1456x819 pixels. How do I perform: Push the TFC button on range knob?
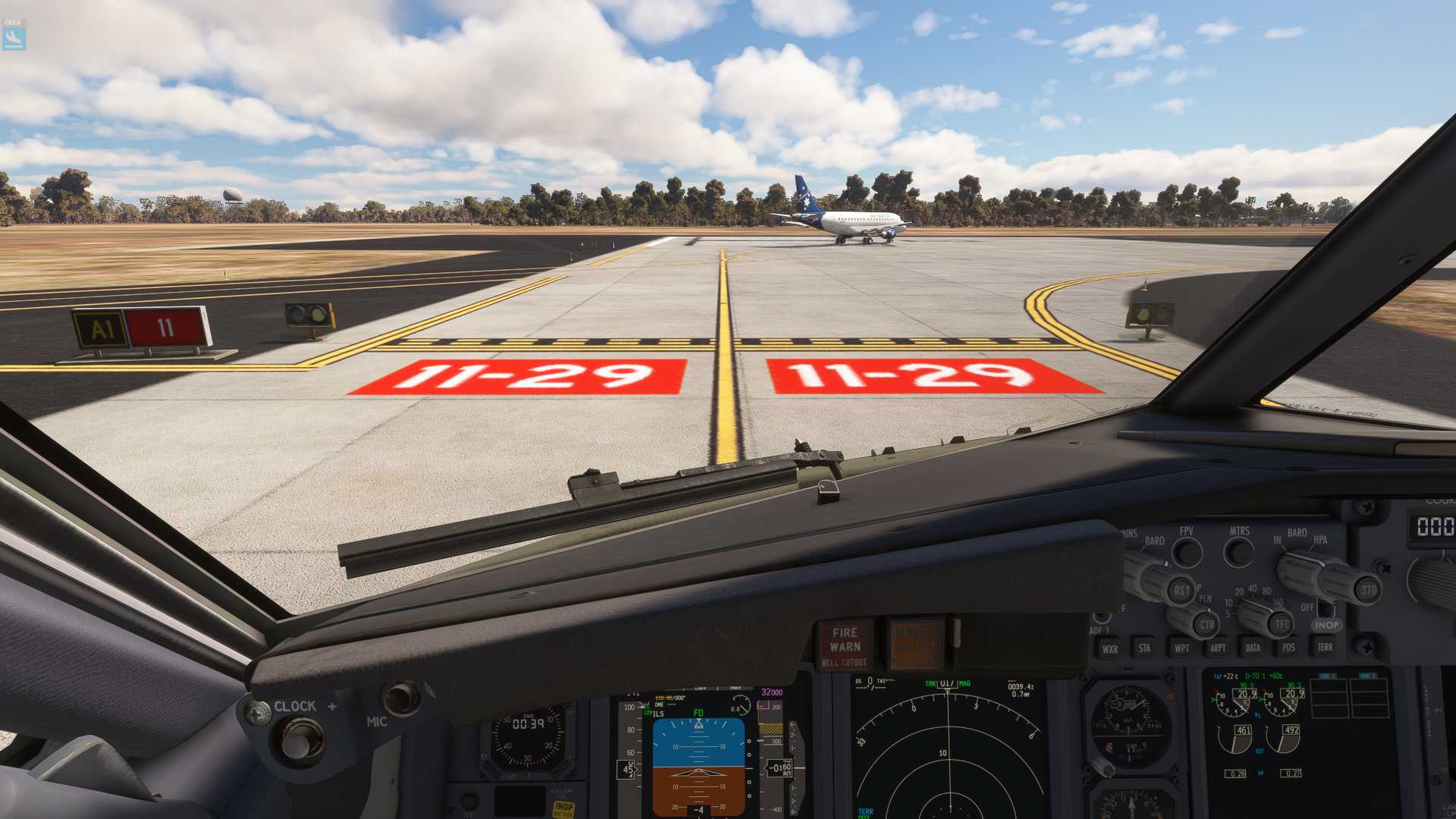point(1282,625)
